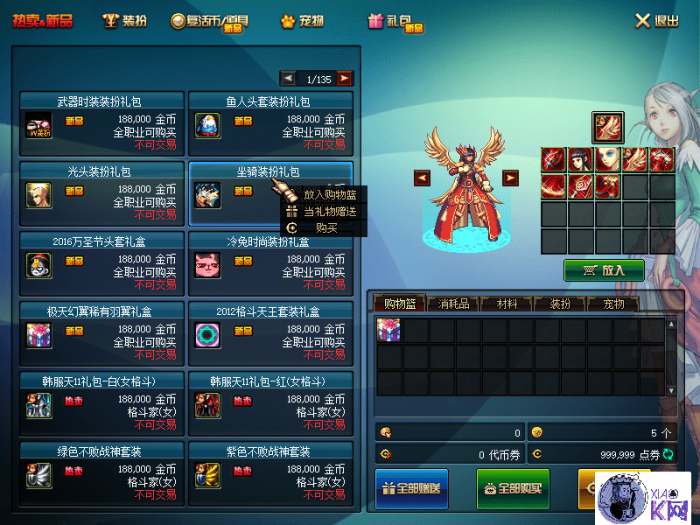Select the gift box in the shopping basket
Image resolution: width=700 pixels, height=525 pixels.
click(x=389, y=331)
